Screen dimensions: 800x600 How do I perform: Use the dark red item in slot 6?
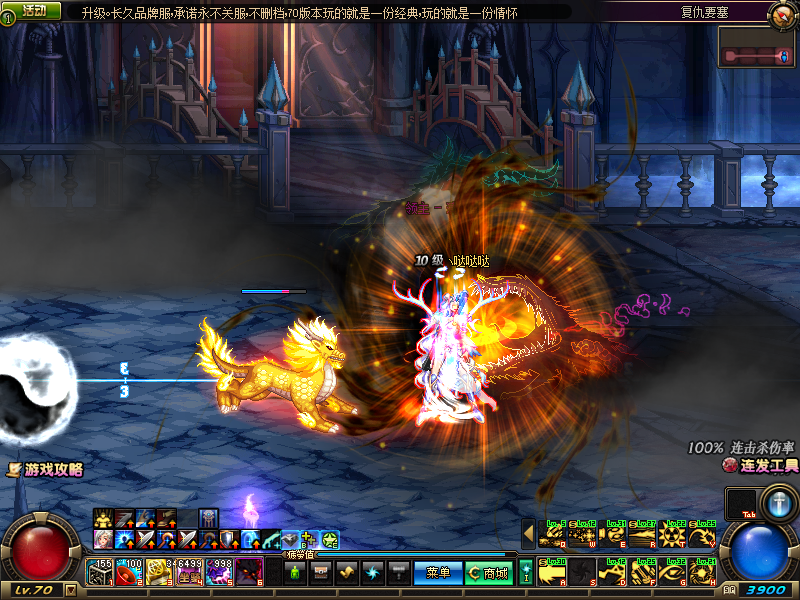[x=248, y=572]
